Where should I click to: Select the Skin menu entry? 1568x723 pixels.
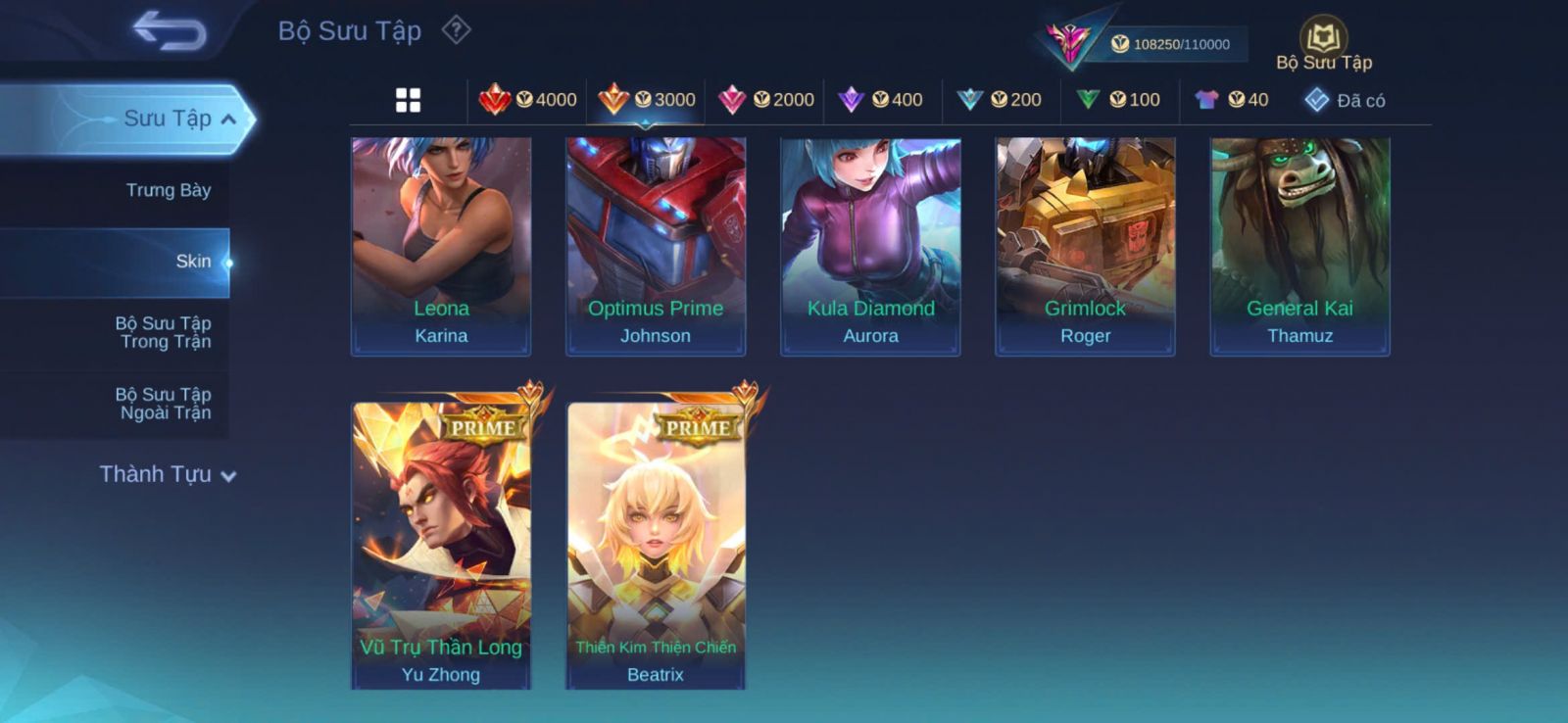coord(193,262)
